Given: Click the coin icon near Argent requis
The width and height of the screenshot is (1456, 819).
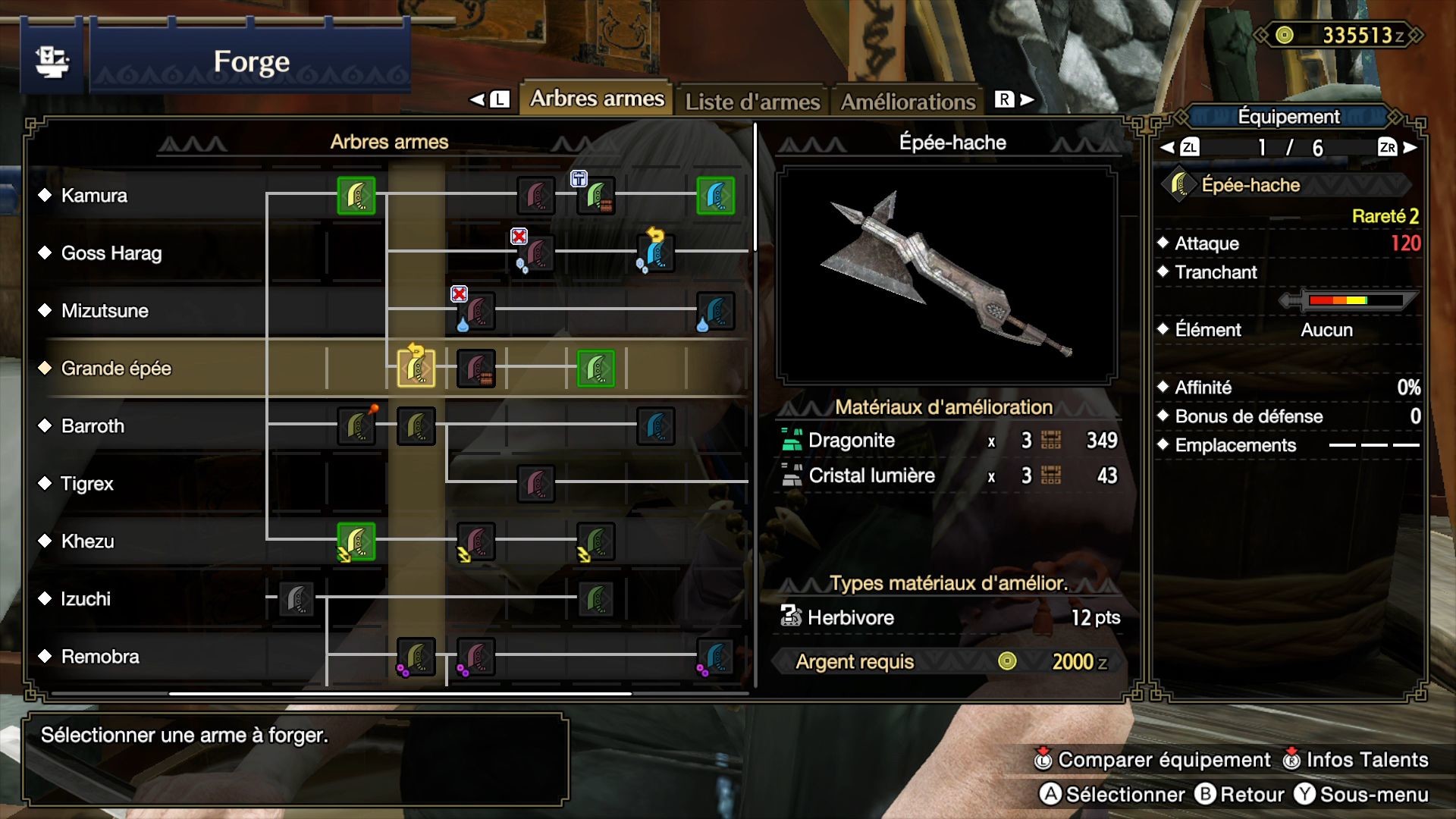Looking at the screenshot, I should pos(1009,662).
